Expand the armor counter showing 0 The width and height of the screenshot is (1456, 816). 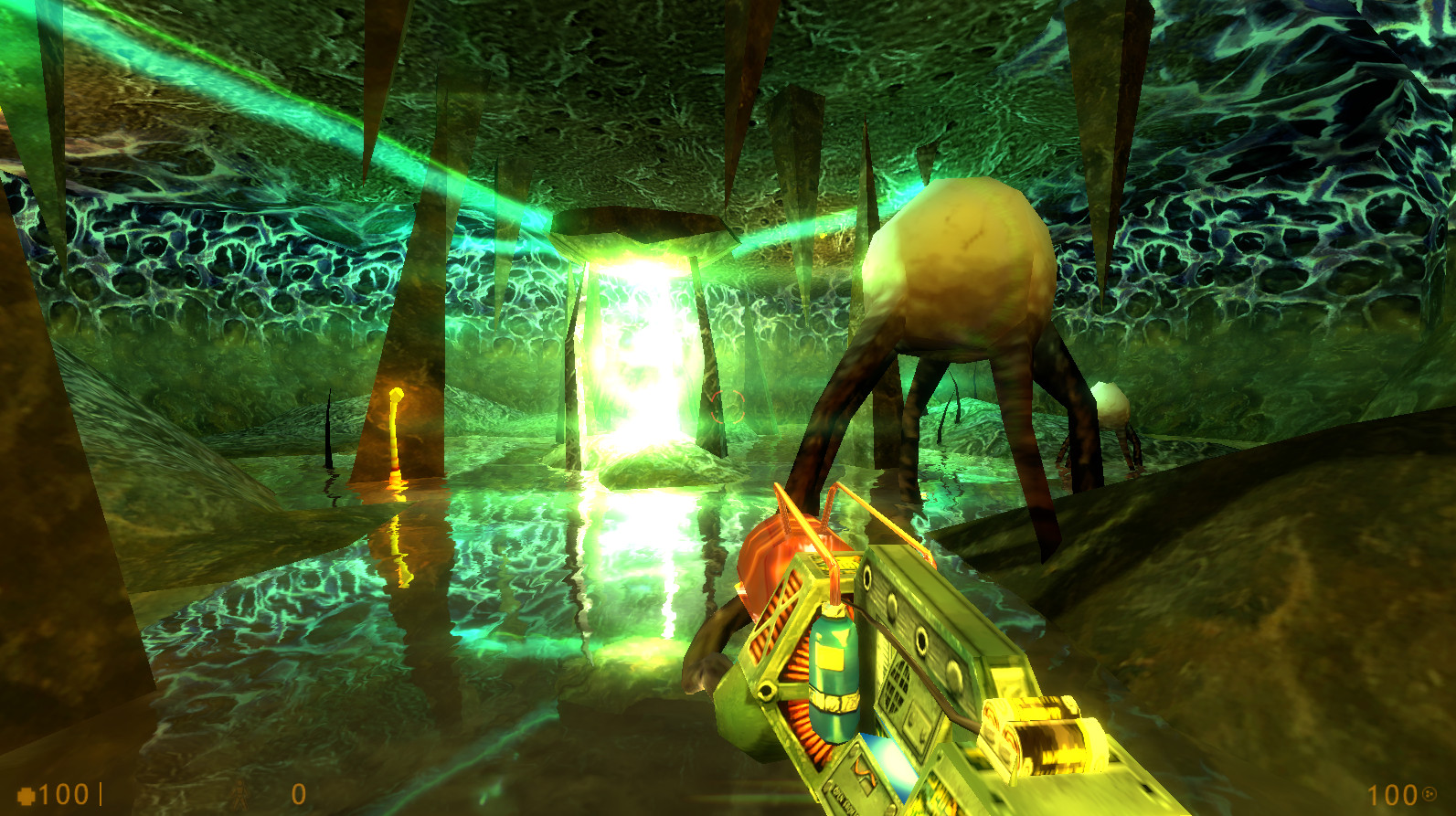click(x=299, y=793)
